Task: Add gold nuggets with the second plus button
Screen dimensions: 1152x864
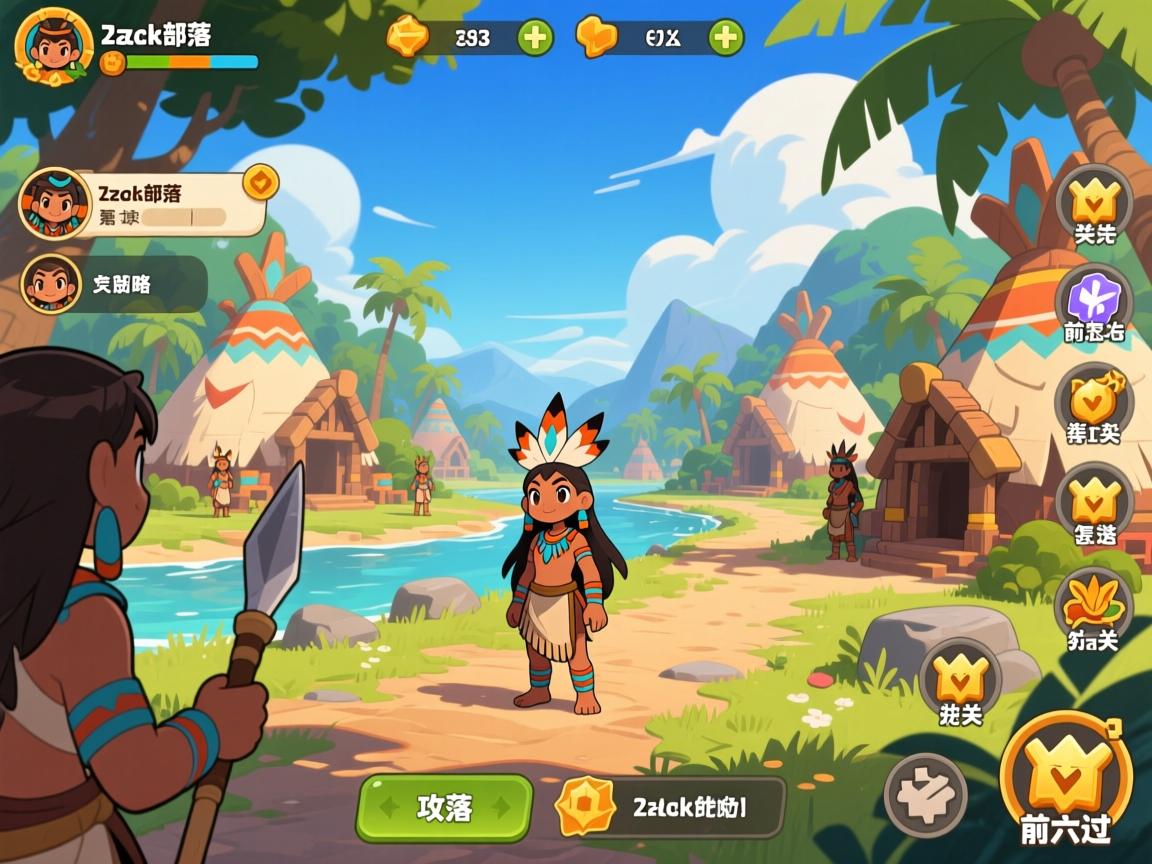Action: click(x=726, y=38)
